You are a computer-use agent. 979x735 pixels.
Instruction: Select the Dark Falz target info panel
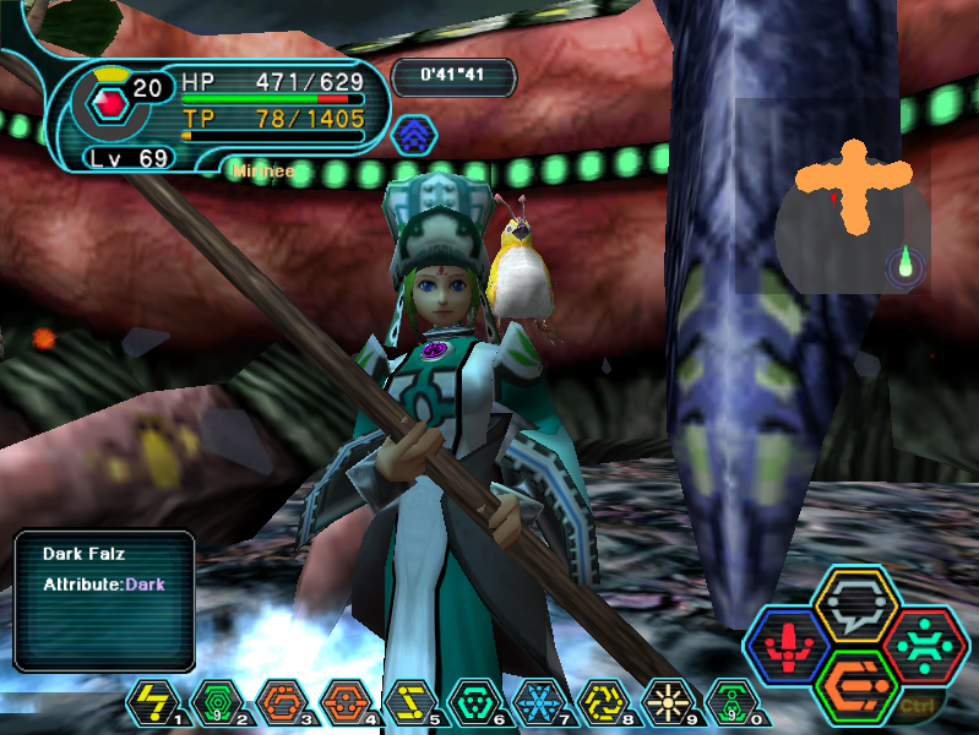coord(104,600)
